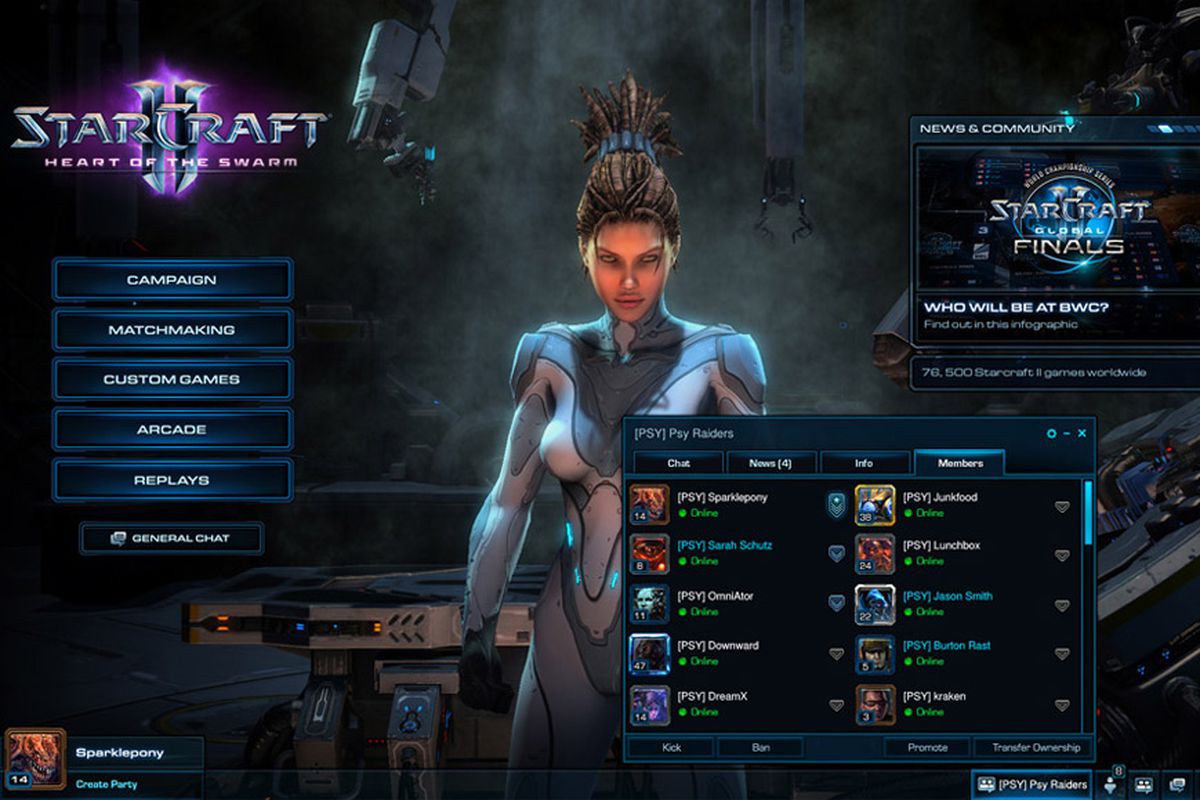Open Custom Games
1200x800 pixels.
[172, 380]
